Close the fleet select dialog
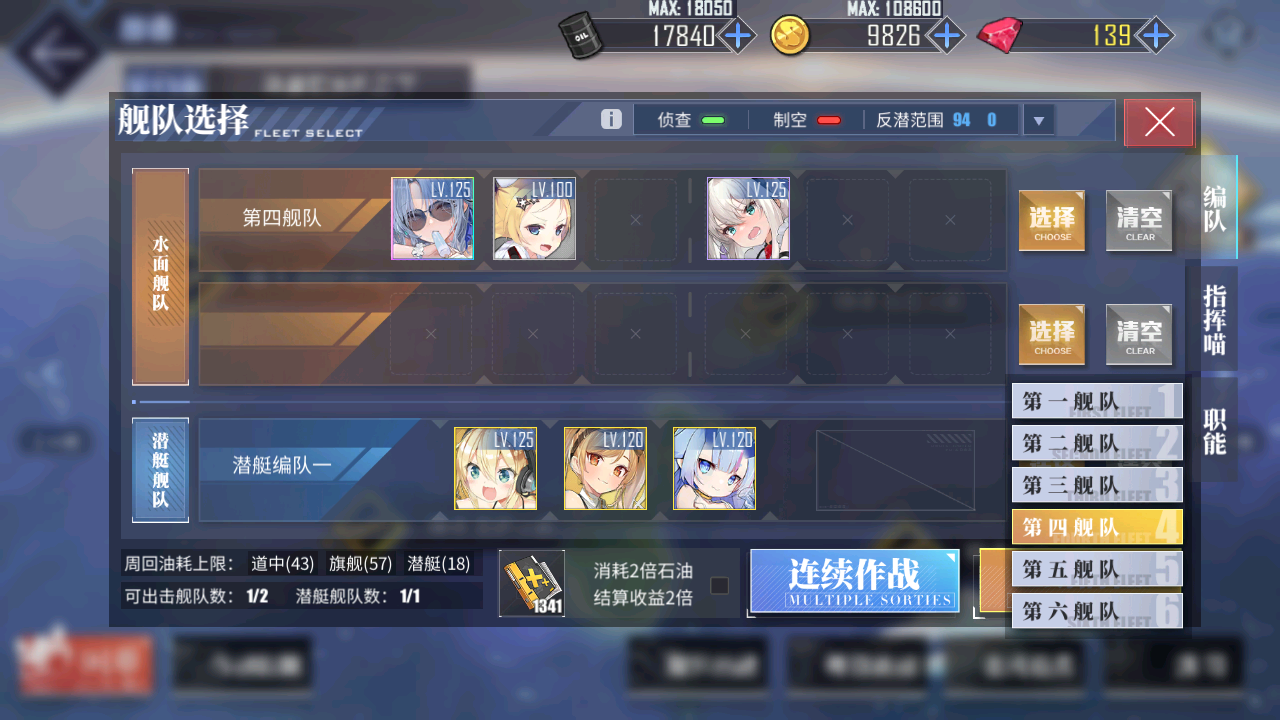The image size is (1280, 720). (x=1158, y=122)
